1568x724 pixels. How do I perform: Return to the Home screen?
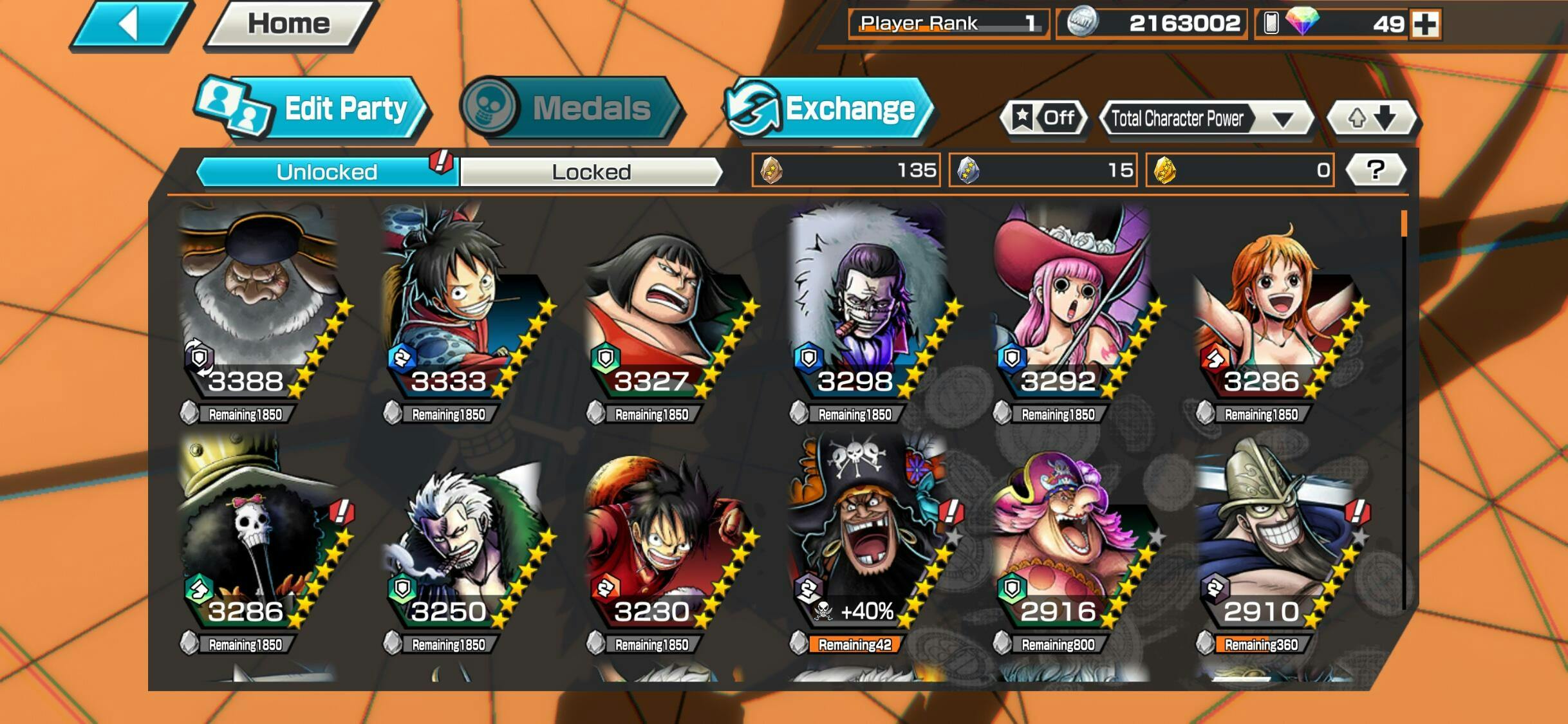(289, 24)
